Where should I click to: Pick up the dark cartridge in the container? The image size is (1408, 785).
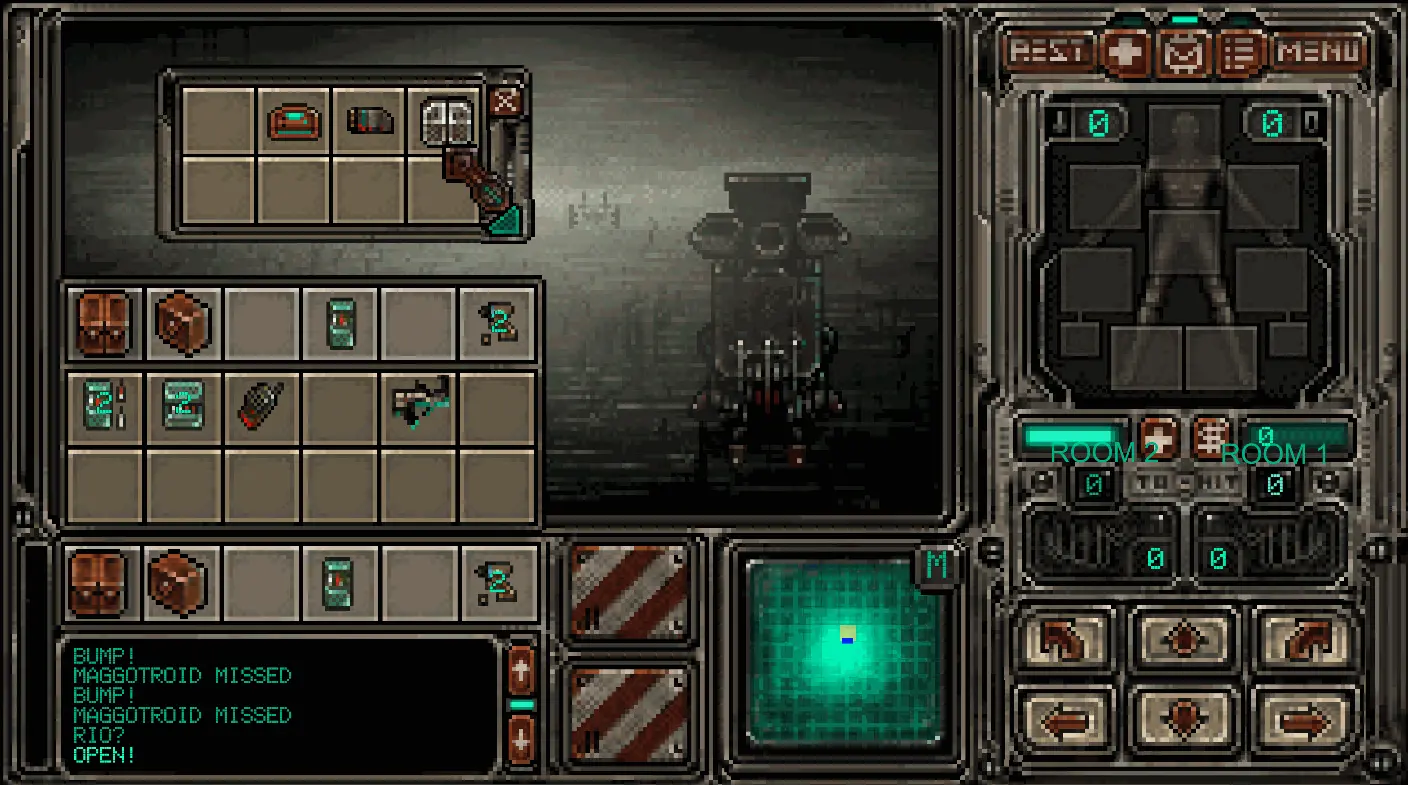pyautogui.click(x=369, y=121)
